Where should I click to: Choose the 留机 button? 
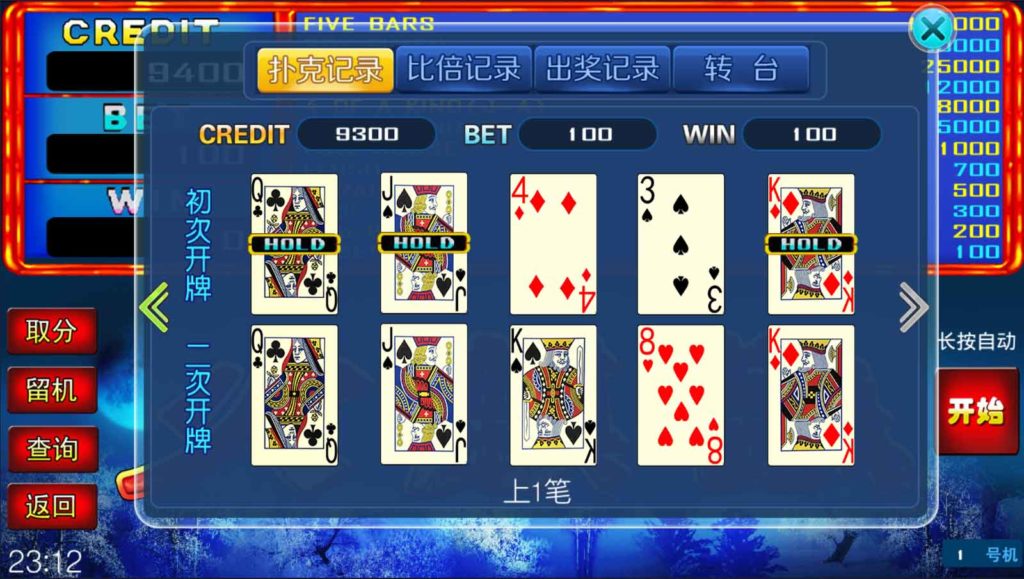[x=52, y=390]
